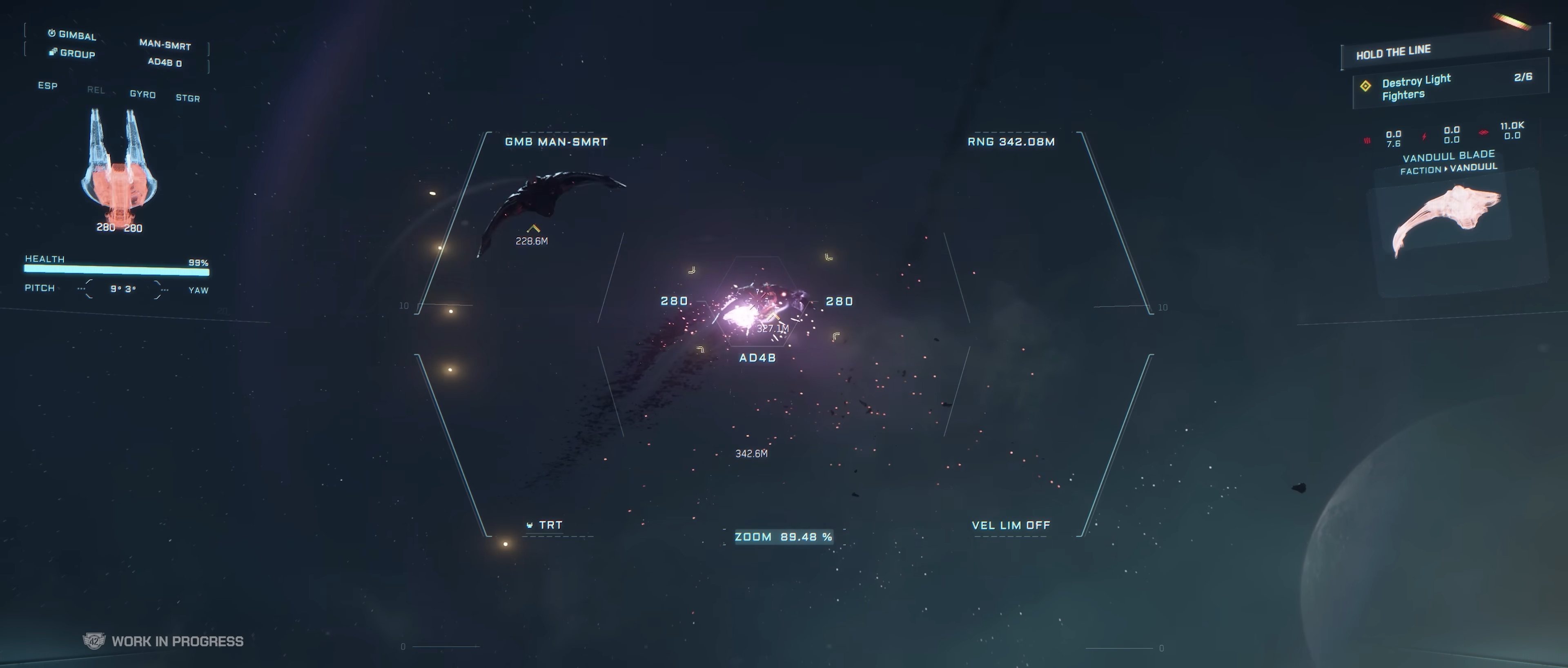Select the STGR stagger fire mode
The image size is (1568, 668).
(187, 98)
